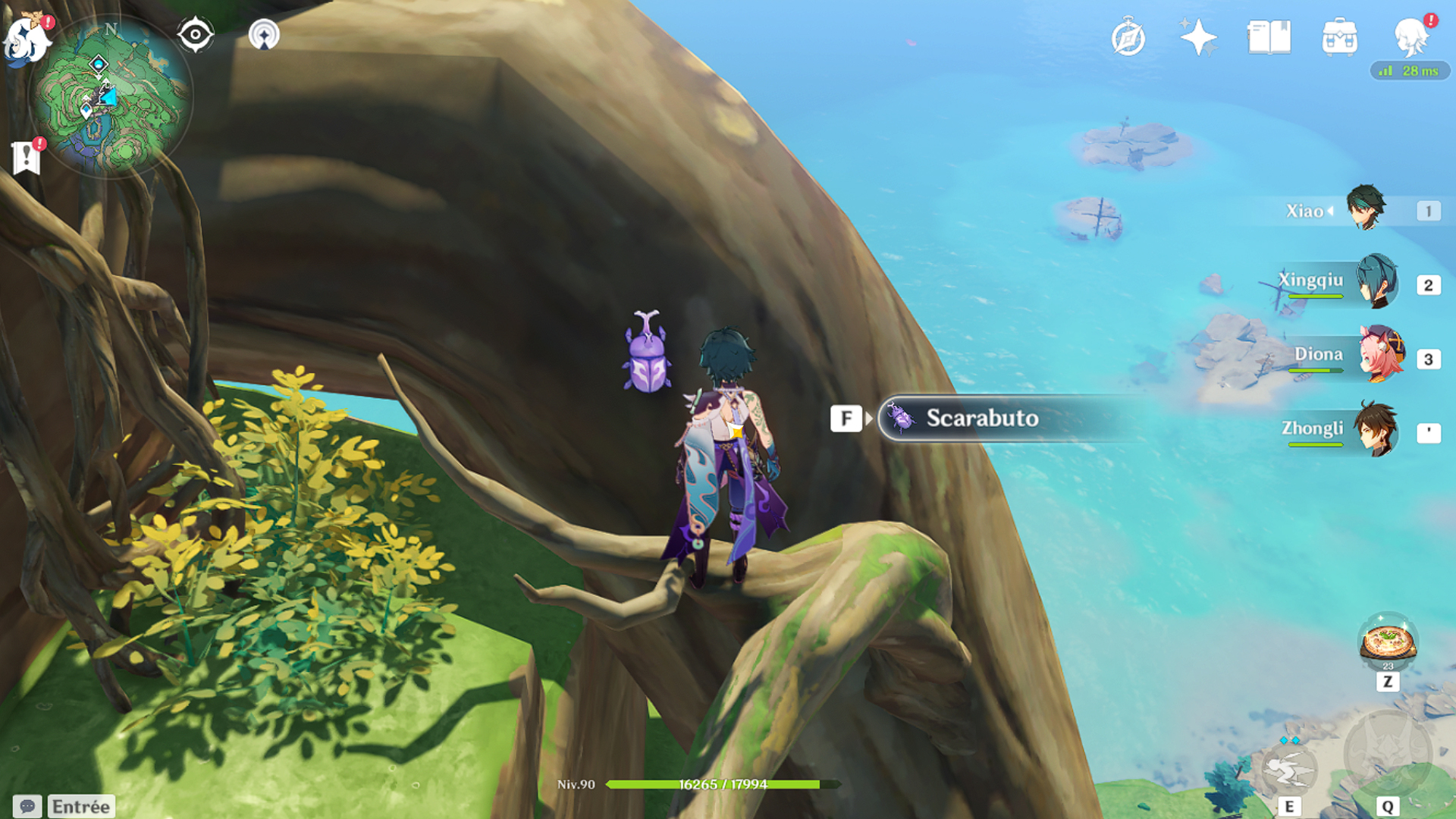Switch to party member Xingqiu
This screenshot has width=1456, height=819.
[1376, 282]
